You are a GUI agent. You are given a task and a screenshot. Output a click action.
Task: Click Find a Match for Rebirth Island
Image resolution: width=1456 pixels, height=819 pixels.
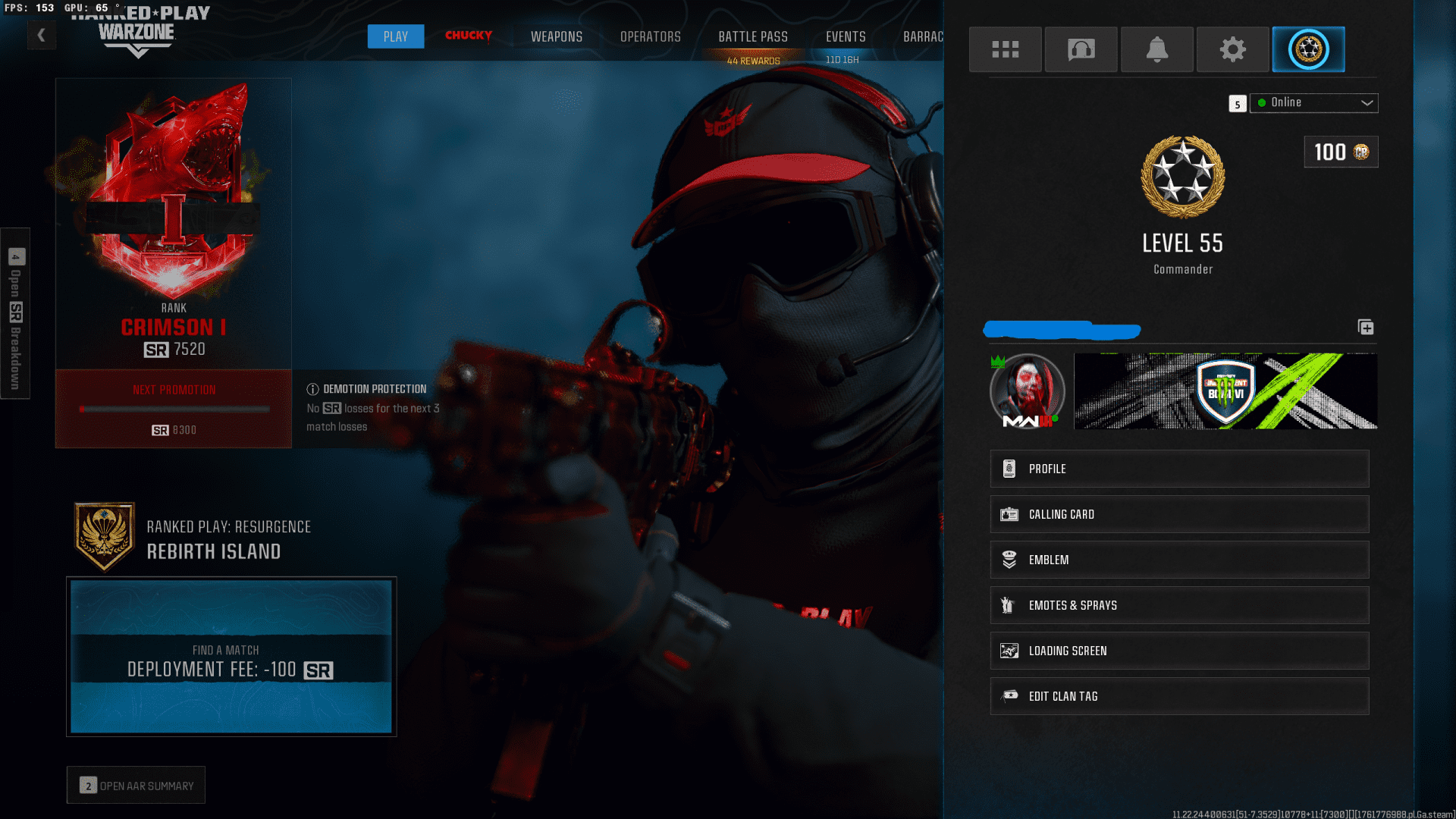pyautogui.click(x=231, y=660)
